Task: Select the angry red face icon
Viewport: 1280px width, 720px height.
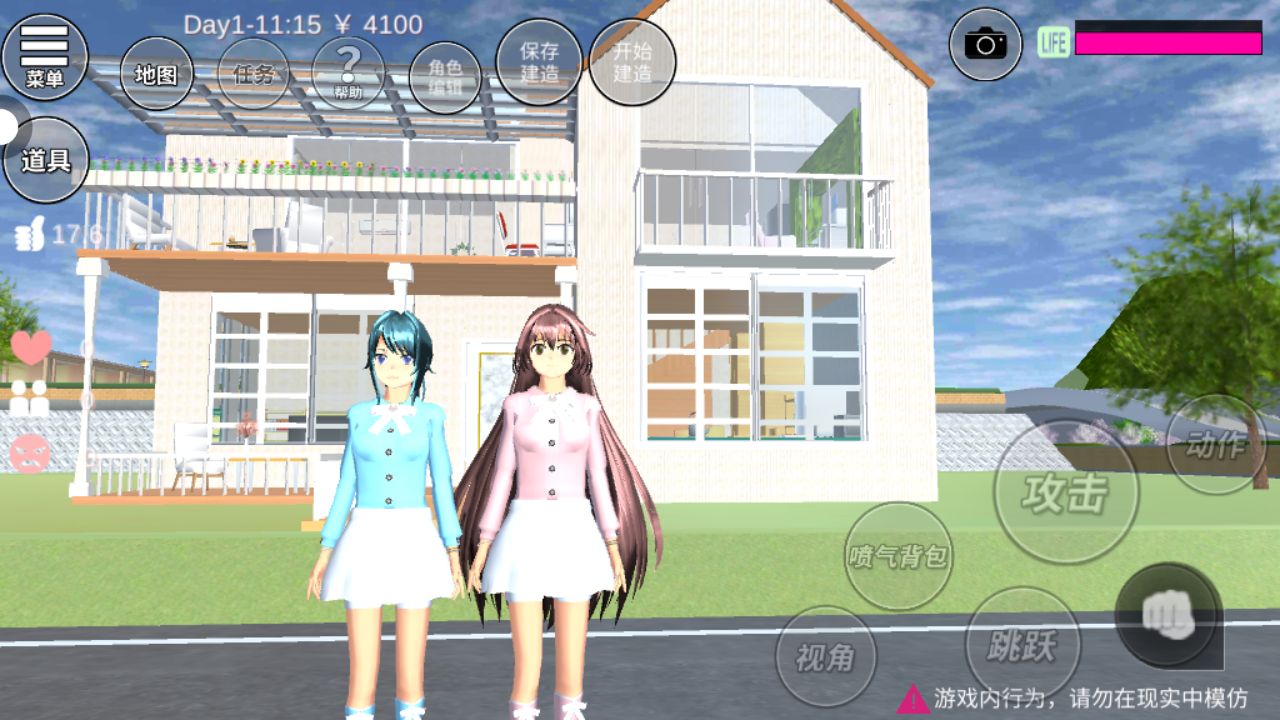Action: click(x=30, y=454)
